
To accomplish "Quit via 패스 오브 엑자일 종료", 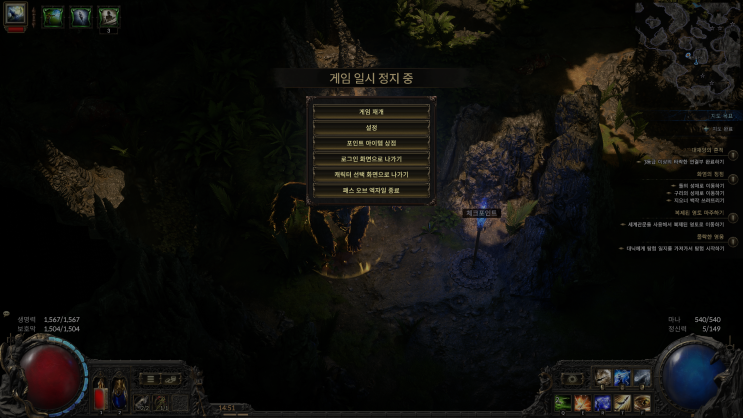I will [371, 189].
